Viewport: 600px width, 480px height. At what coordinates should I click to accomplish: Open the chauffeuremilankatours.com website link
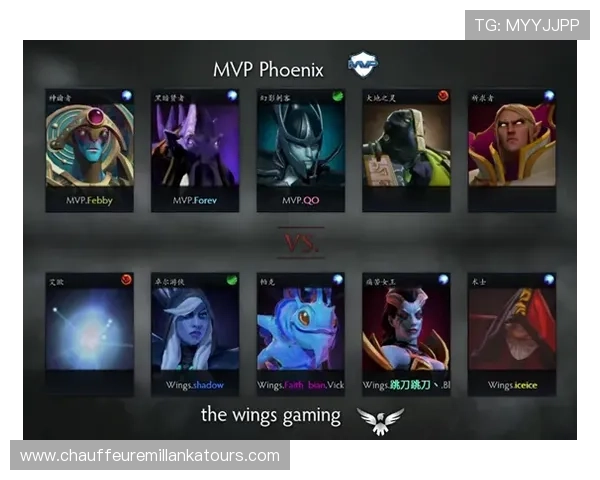[x=150, y=456]
